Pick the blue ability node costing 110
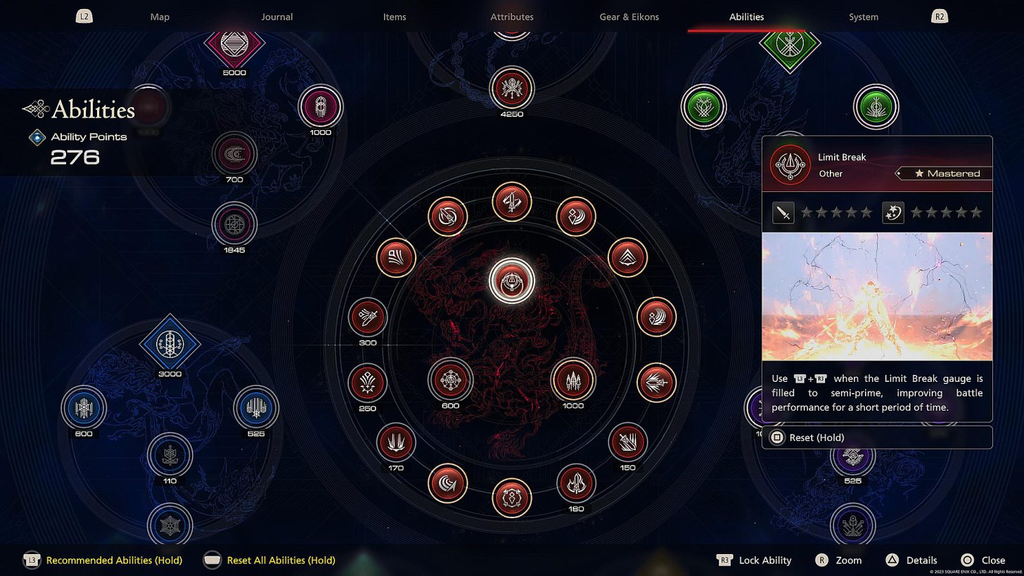 tap(170, 455)
